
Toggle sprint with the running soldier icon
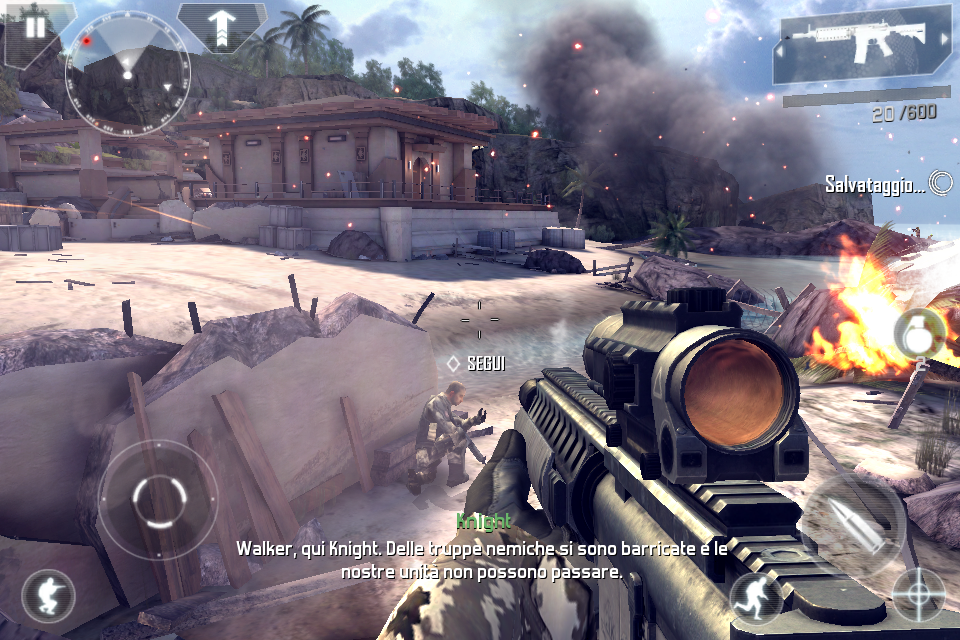click(x=755, y=597)
